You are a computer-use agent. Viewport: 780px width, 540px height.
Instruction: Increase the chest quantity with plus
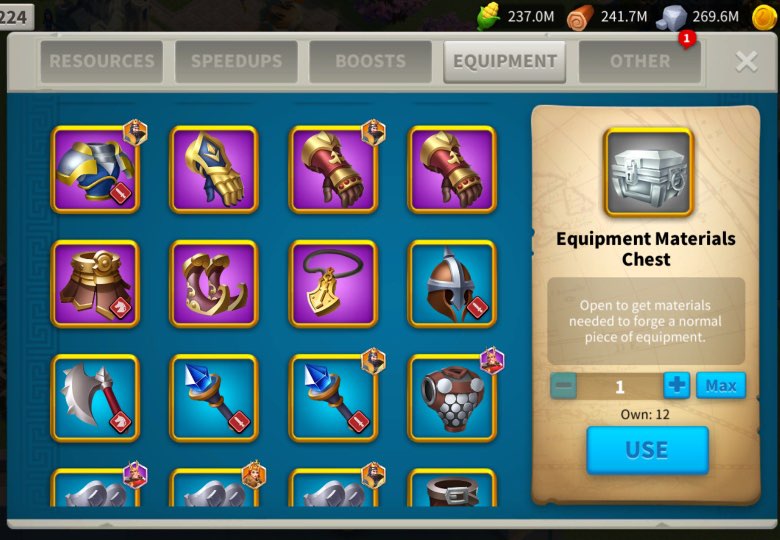(677, 386)
